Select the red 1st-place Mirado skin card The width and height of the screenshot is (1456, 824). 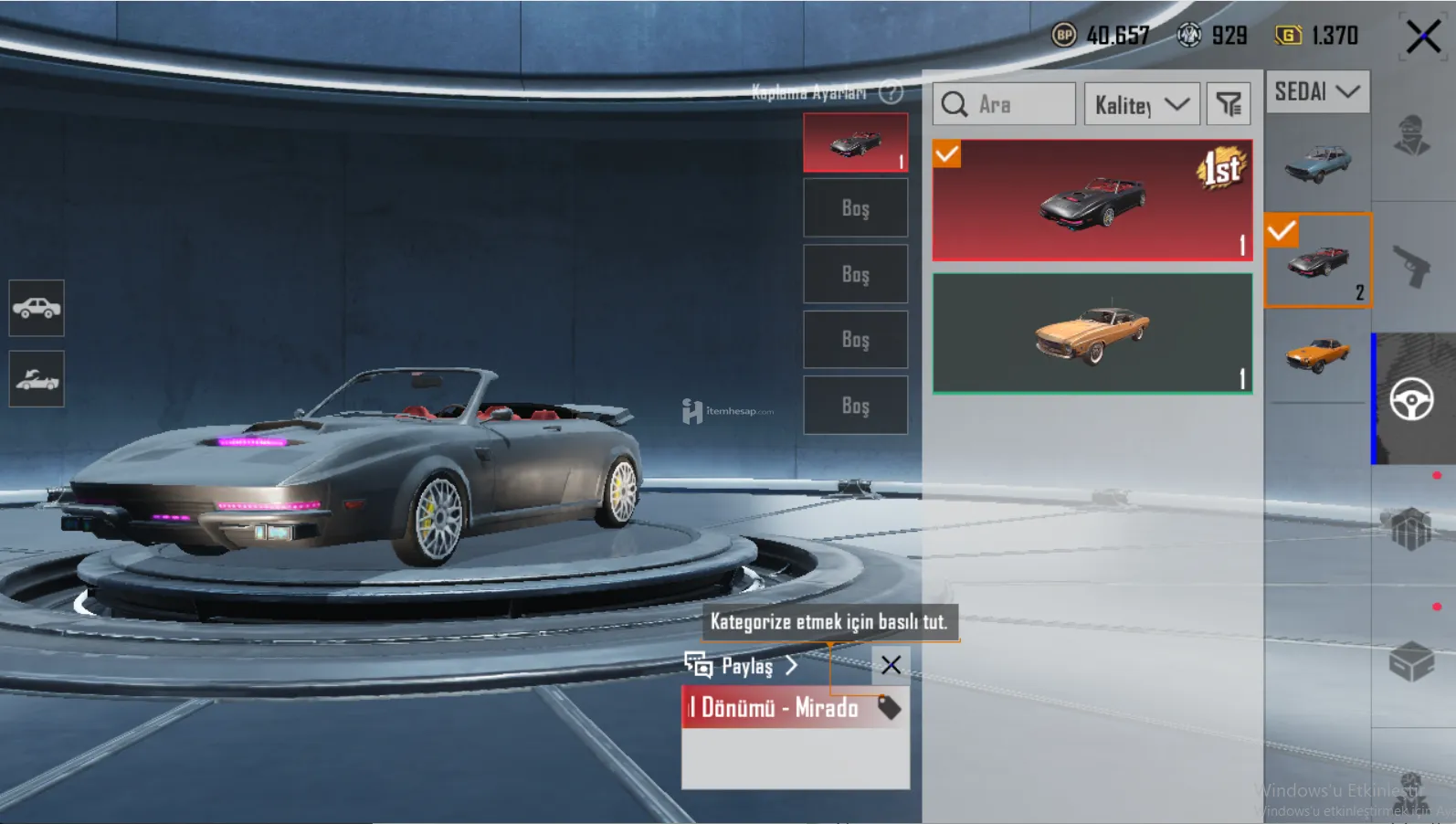(1092, 200)
